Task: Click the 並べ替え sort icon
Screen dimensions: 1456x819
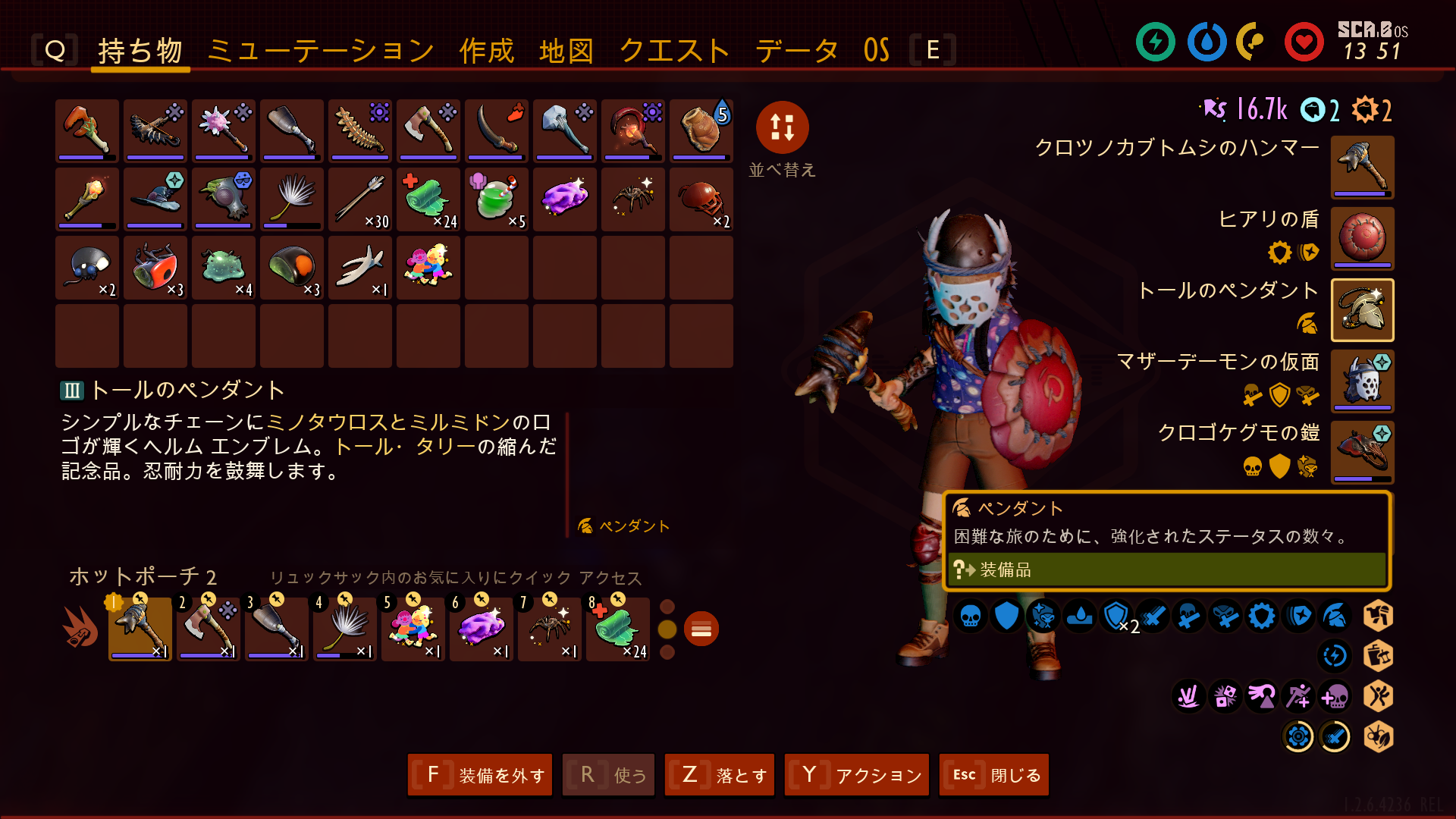Action: point(783,129)
